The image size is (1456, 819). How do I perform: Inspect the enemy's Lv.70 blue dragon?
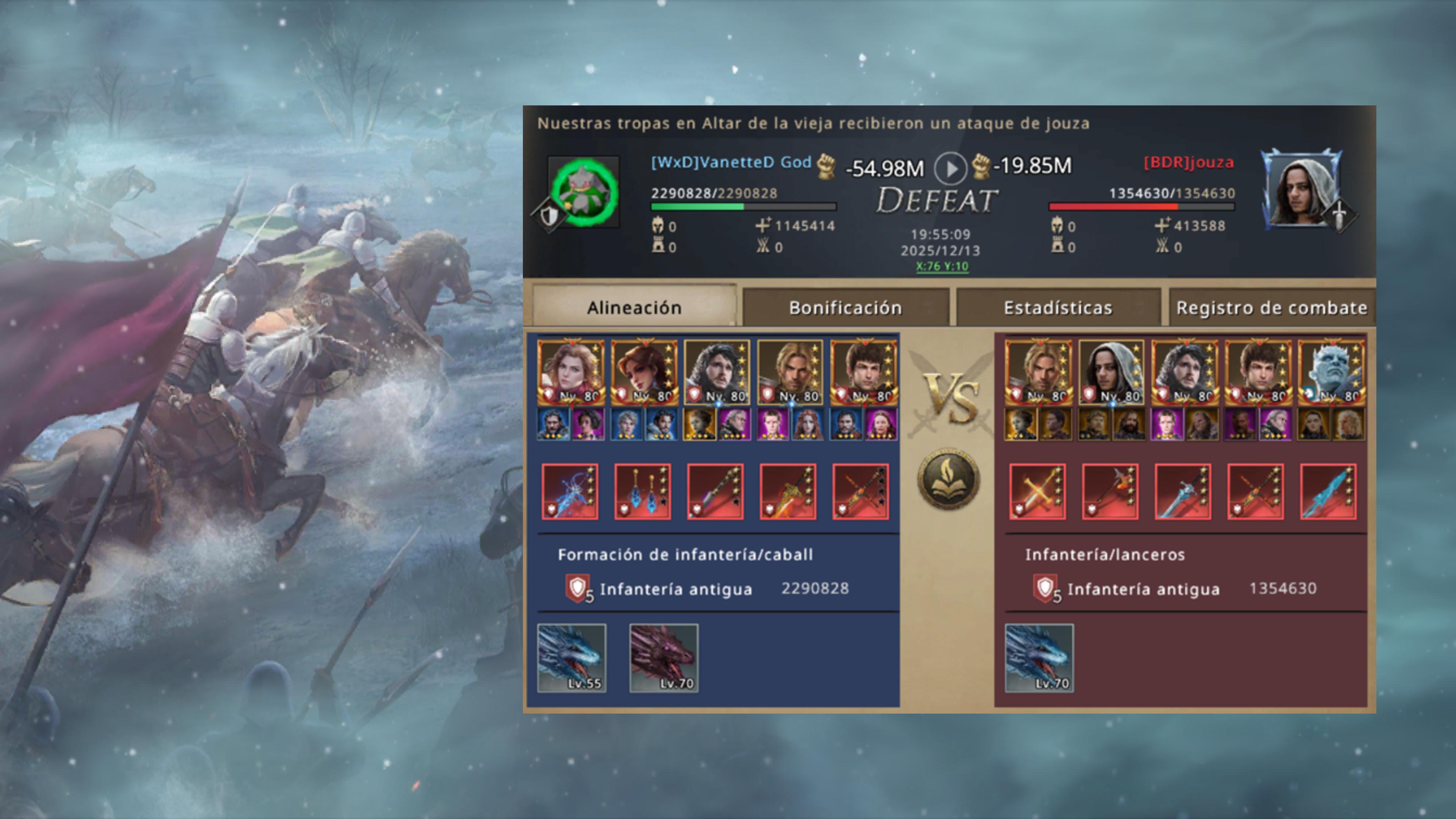tap(1039, 658)
